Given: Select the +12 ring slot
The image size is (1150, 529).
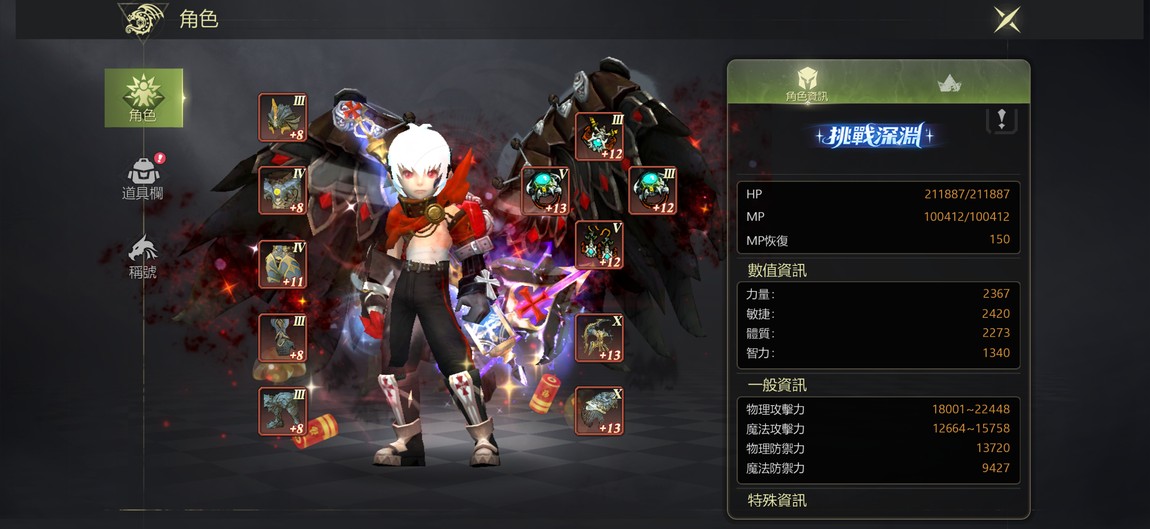Looking at the screenshot, I should [x=652, y=191].
